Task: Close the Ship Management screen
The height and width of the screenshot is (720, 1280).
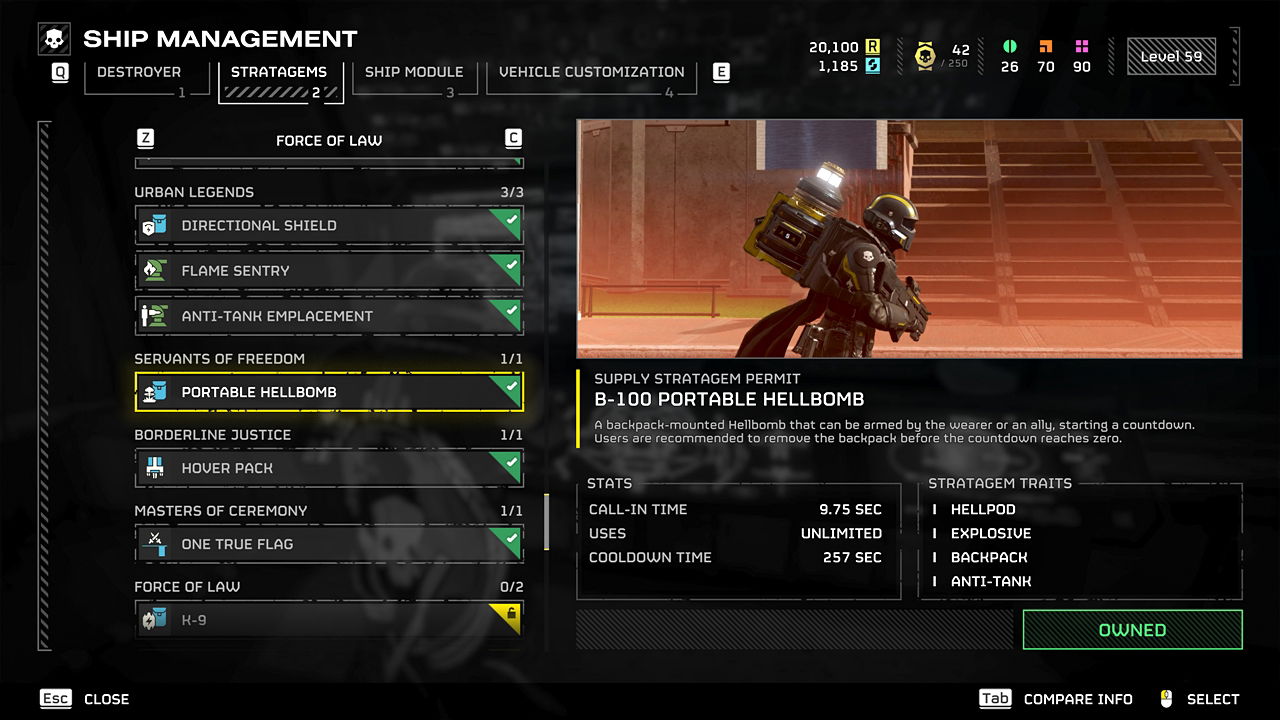Action: 87,699
